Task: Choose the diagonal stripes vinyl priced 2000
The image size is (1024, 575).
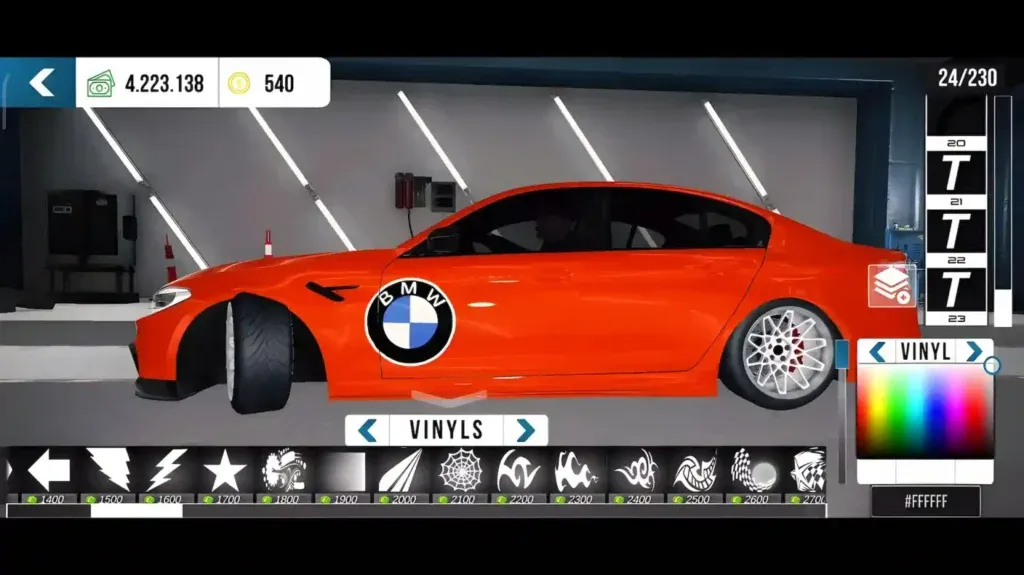Action: [401, 469]
